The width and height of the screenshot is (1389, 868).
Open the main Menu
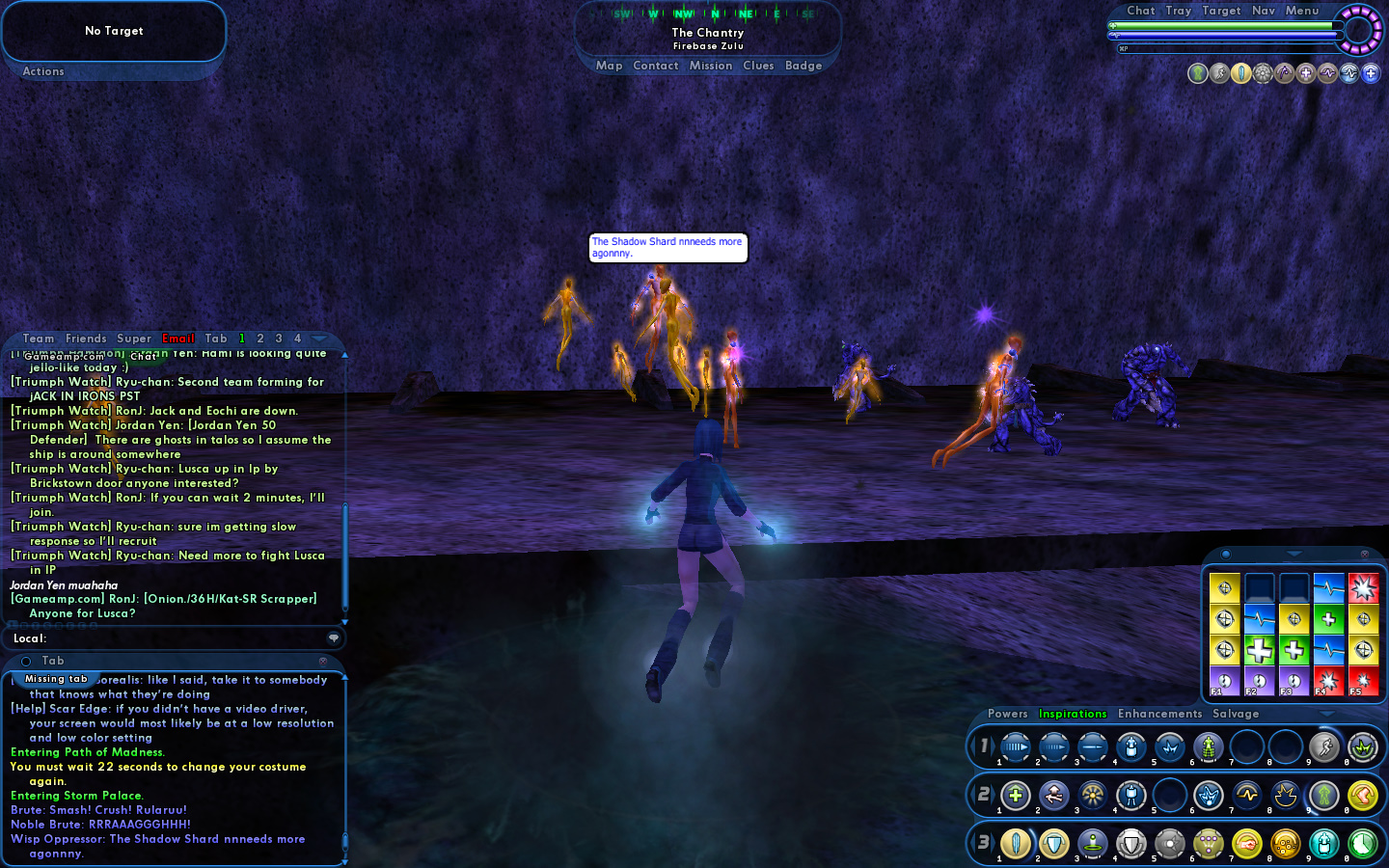click(x=1302, y=11)
